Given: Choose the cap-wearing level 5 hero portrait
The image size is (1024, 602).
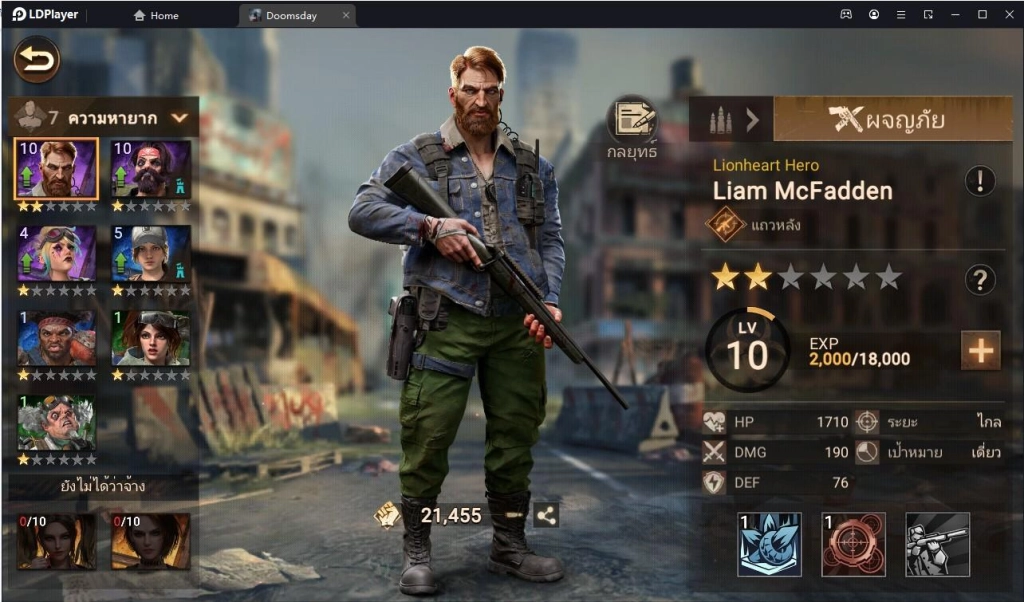Looking at the screenshot, I should (150, 253).
